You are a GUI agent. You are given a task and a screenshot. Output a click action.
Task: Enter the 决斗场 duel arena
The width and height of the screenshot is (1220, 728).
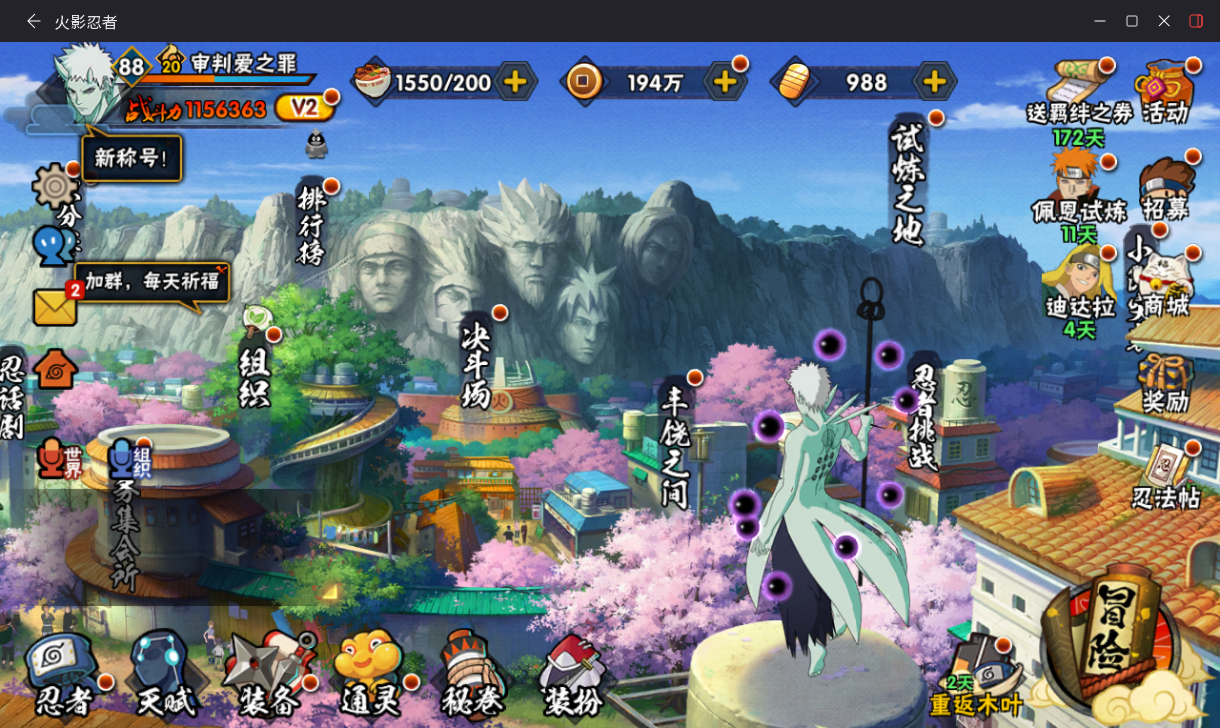pyautogui.click(x=476, y=364)
